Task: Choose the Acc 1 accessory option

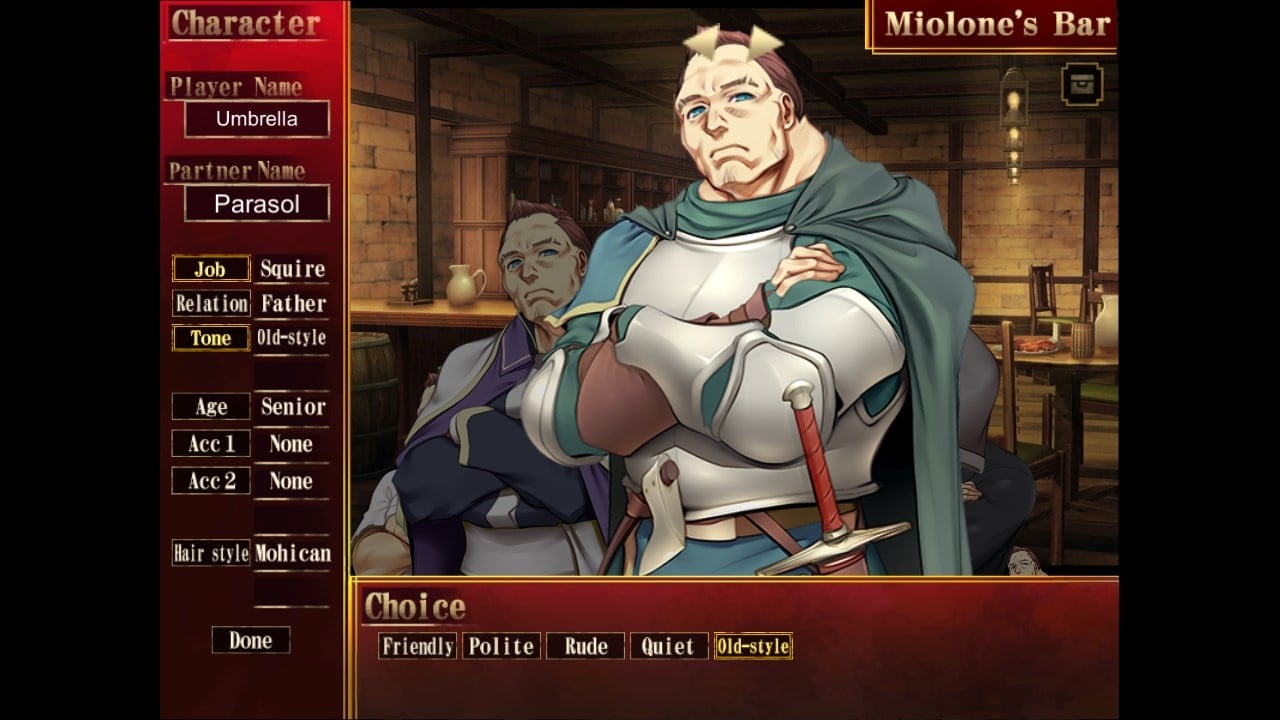Action: pyautogui.click(x=210, y=444)
